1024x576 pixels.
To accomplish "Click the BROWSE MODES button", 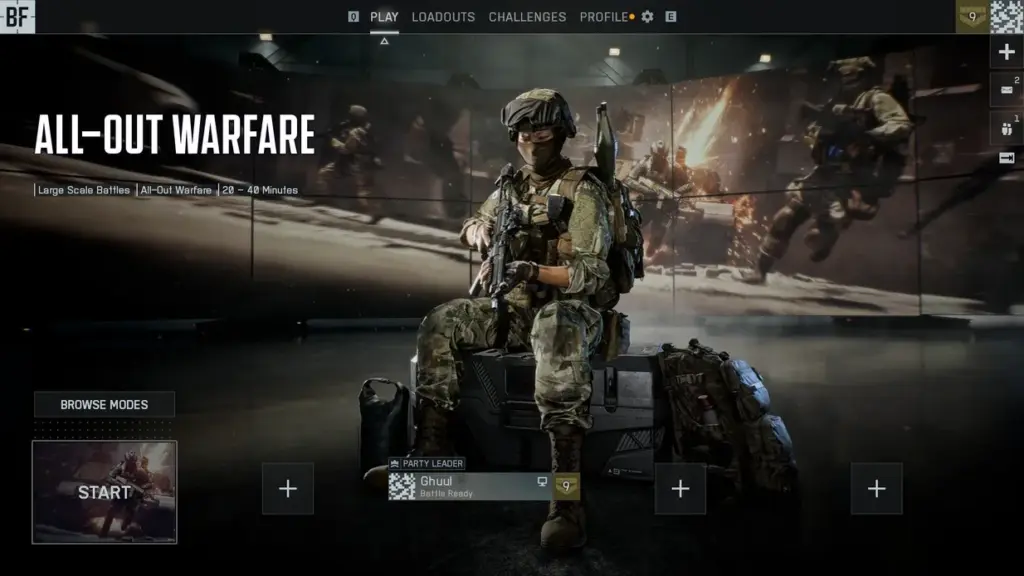I will (x=104, y=405).
